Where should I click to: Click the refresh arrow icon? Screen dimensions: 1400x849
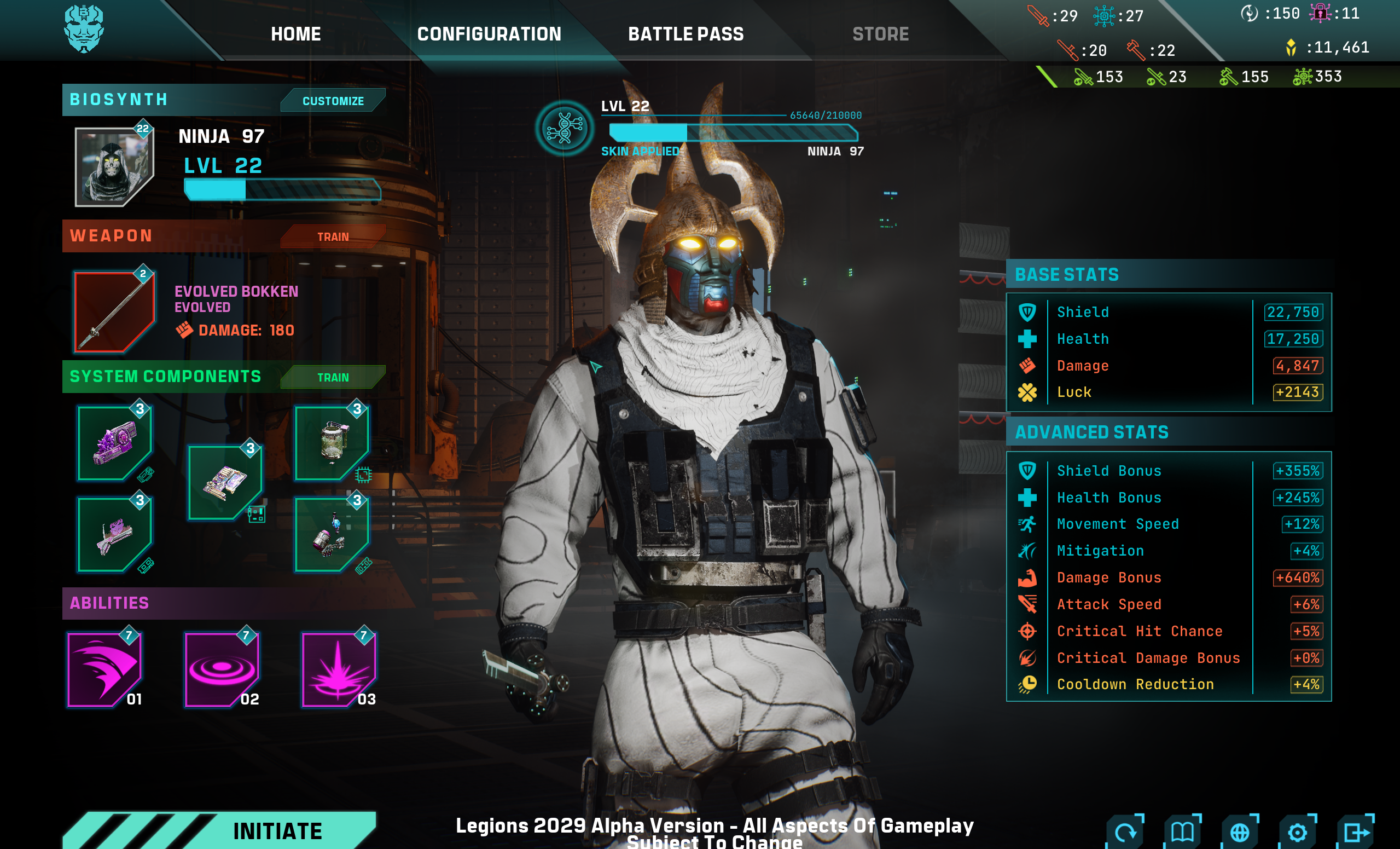tap(1124, 832)
